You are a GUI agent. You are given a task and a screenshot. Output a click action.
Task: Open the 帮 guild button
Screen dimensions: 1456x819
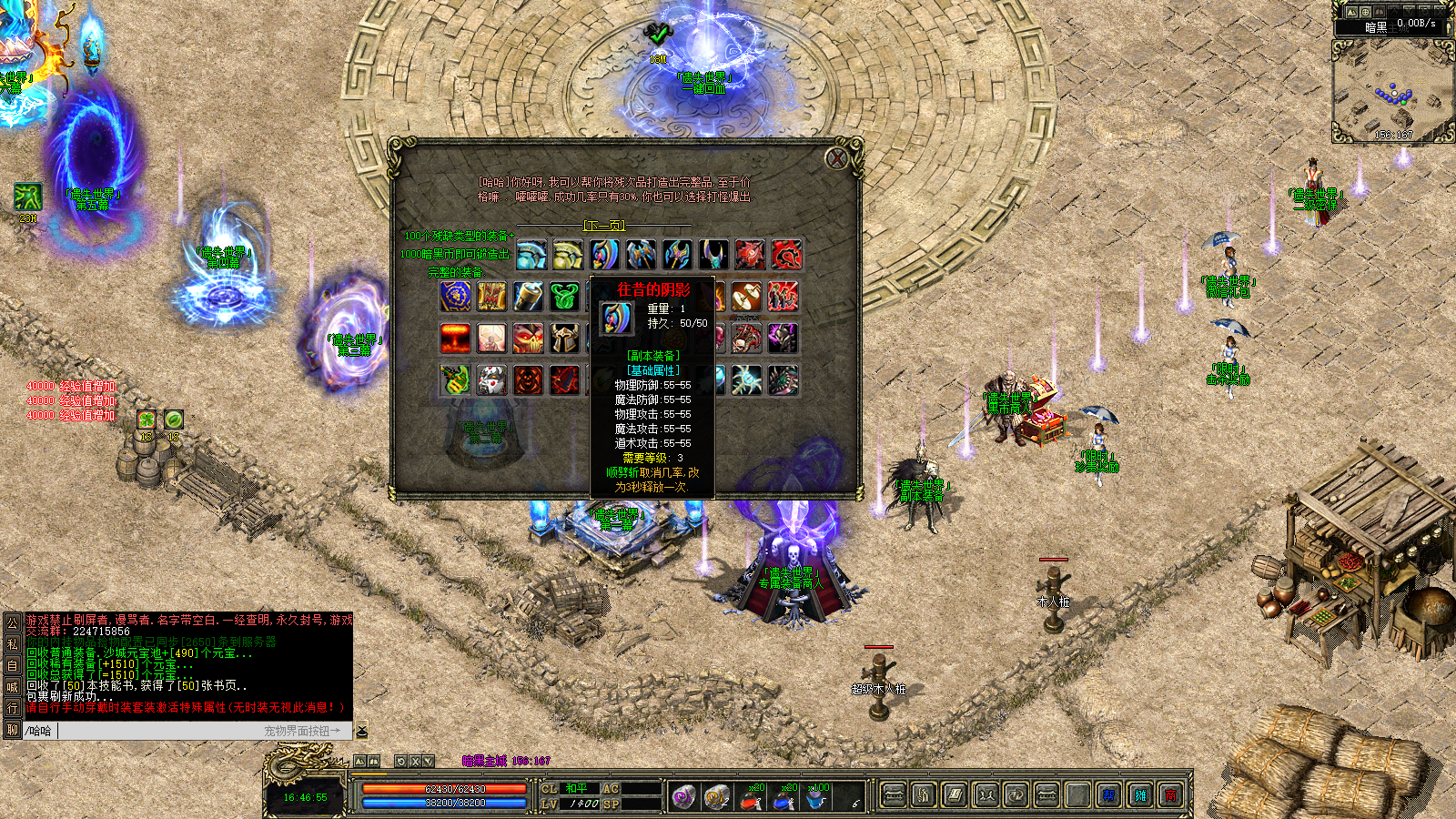click(x=1108, y=796)
